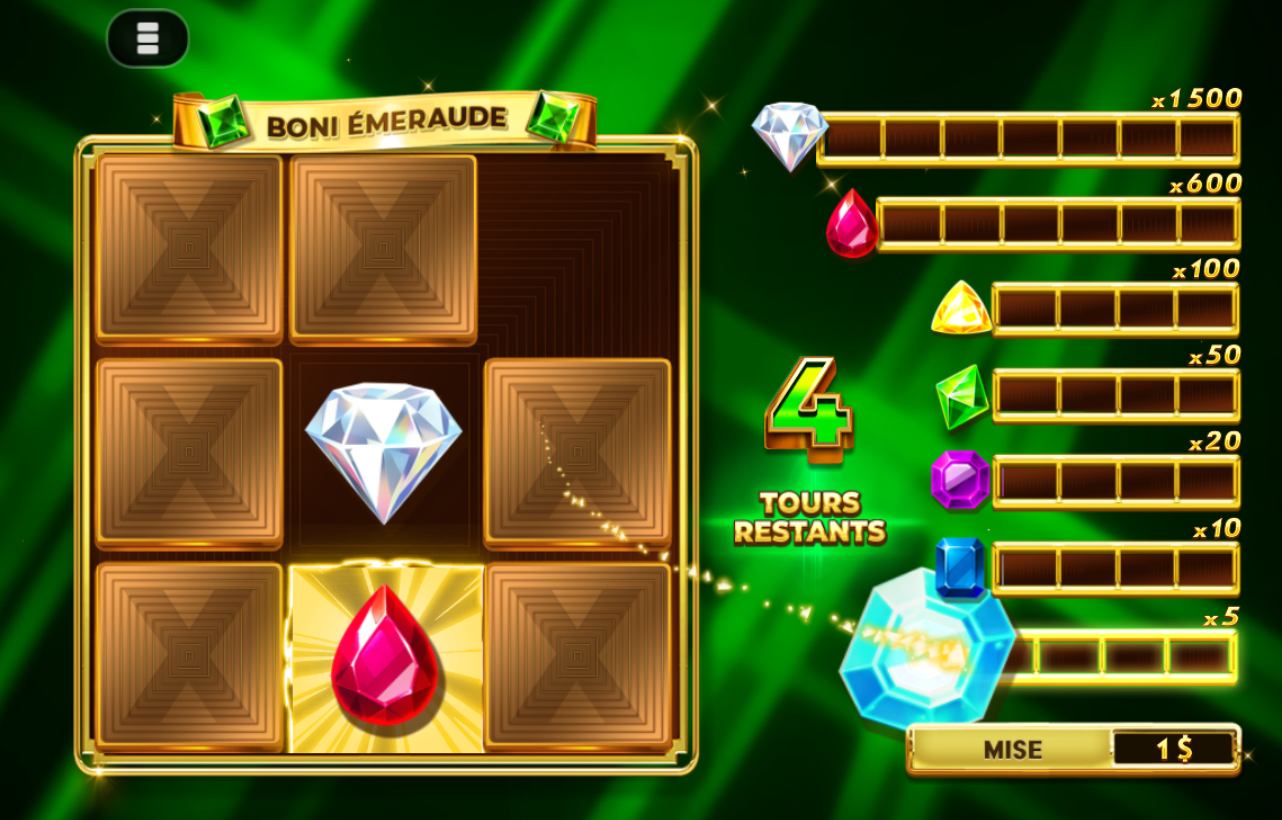Flip the bottom-right X tile
This screenshot has height=820, width=1282.
578,655
